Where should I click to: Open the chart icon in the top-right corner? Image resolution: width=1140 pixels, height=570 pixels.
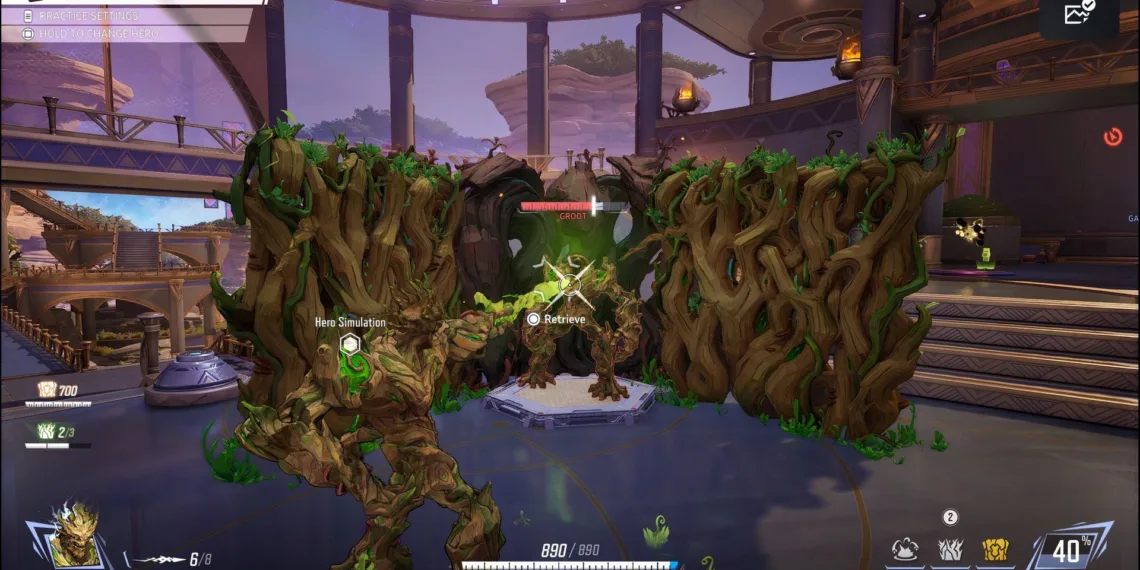(1079, 14)
